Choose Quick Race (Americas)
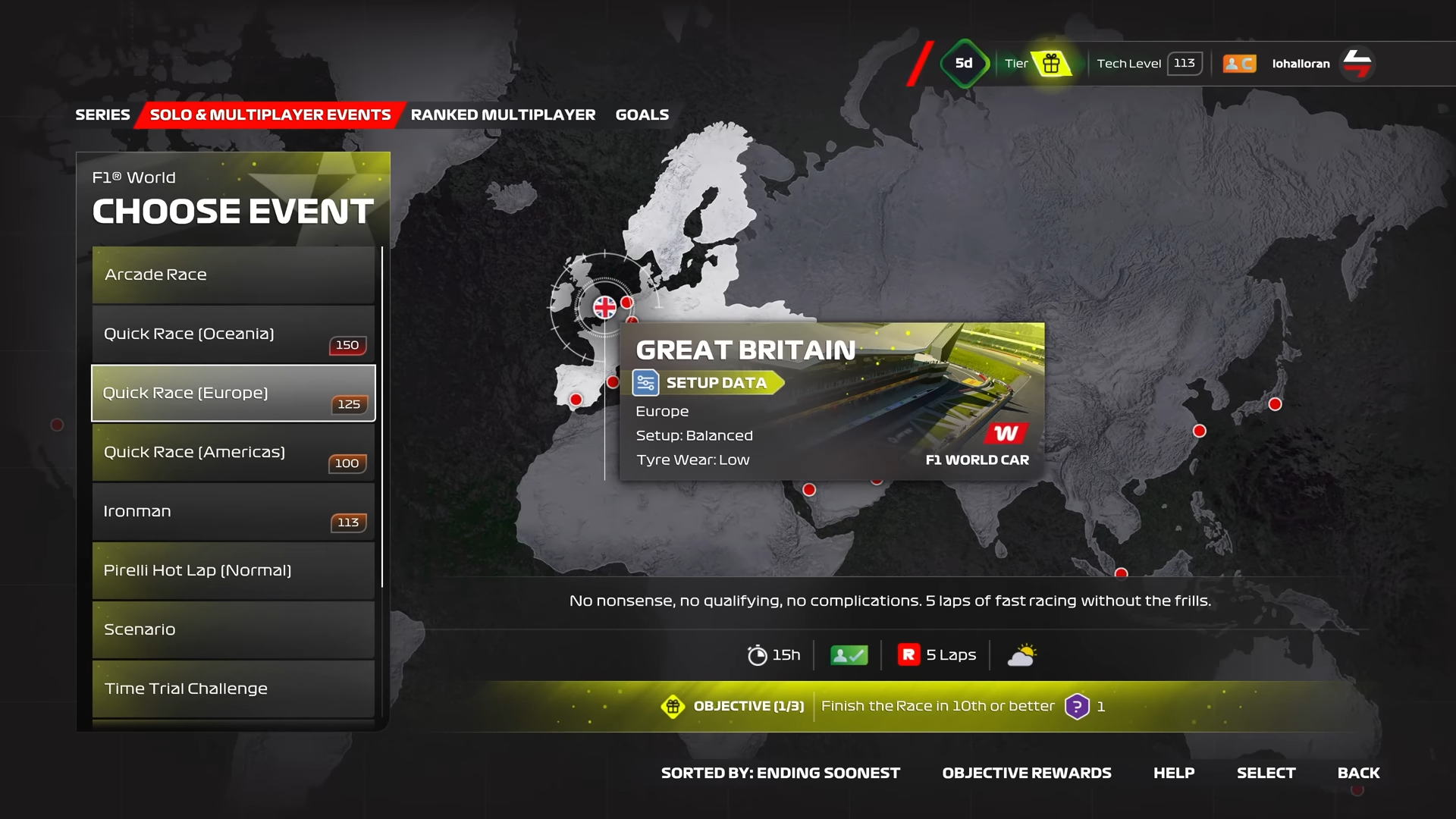Viewport: 1456px width, 819px height. 234,452
